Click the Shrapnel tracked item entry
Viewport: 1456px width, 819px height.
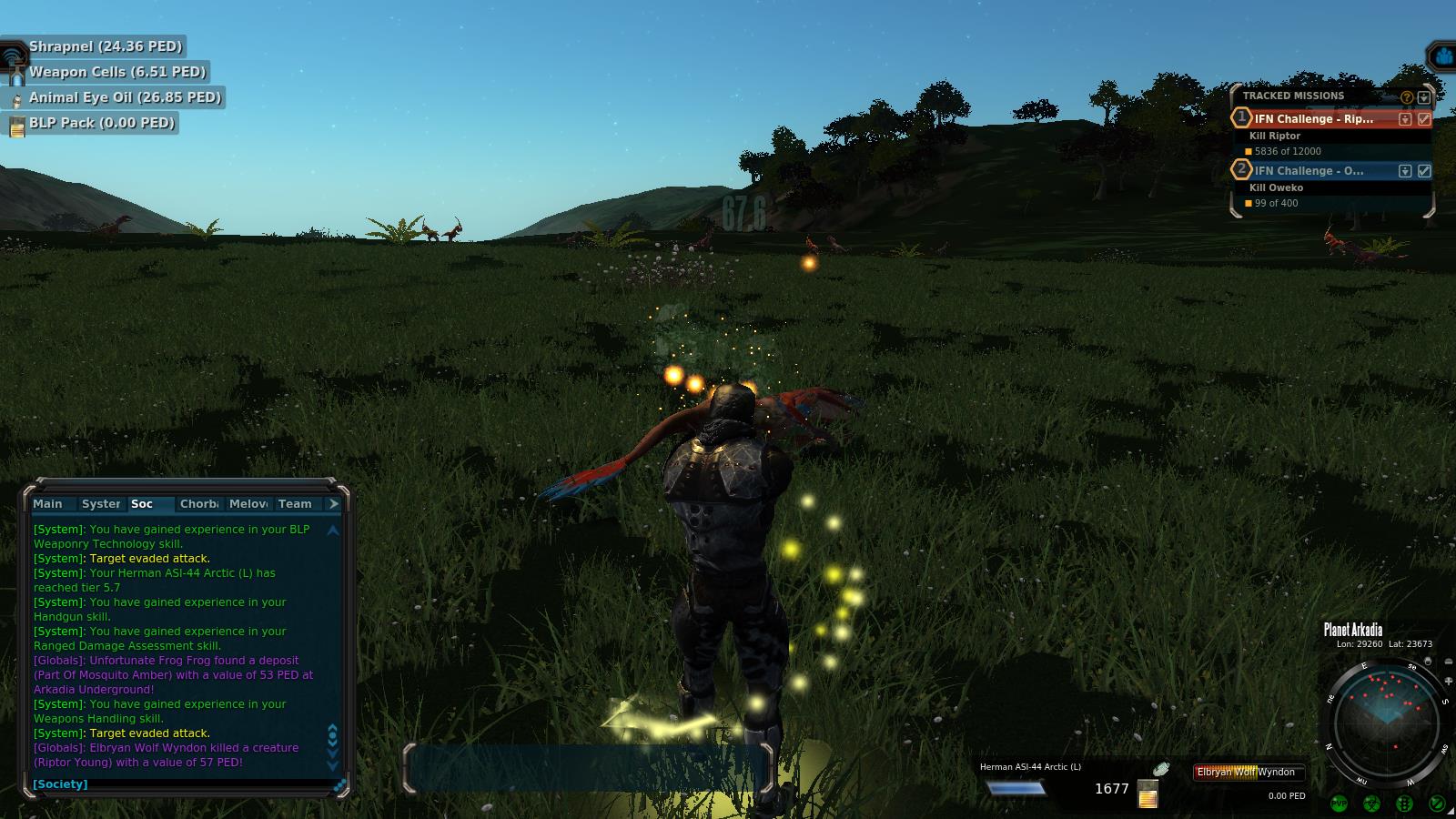point(105,46)
